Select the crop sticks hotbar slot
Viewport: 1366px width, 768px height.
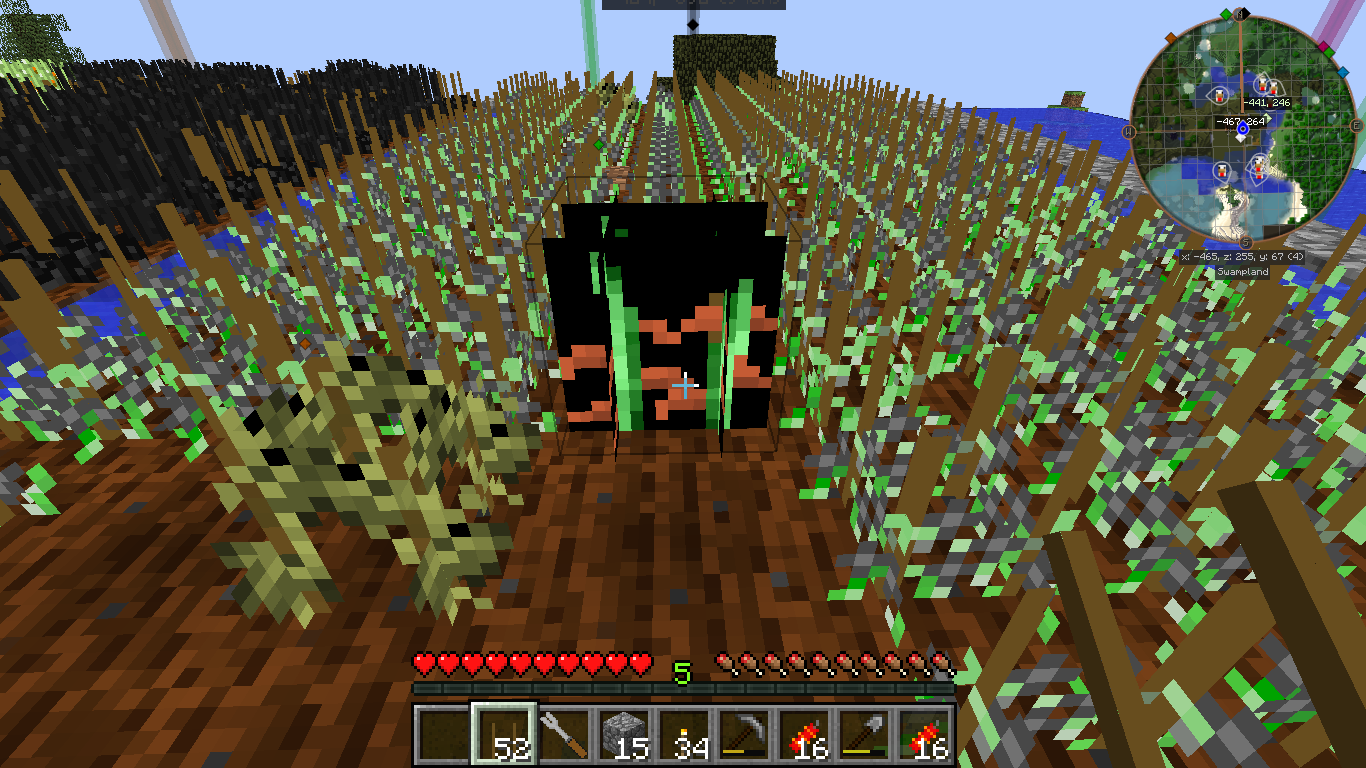tap(503, 735)
